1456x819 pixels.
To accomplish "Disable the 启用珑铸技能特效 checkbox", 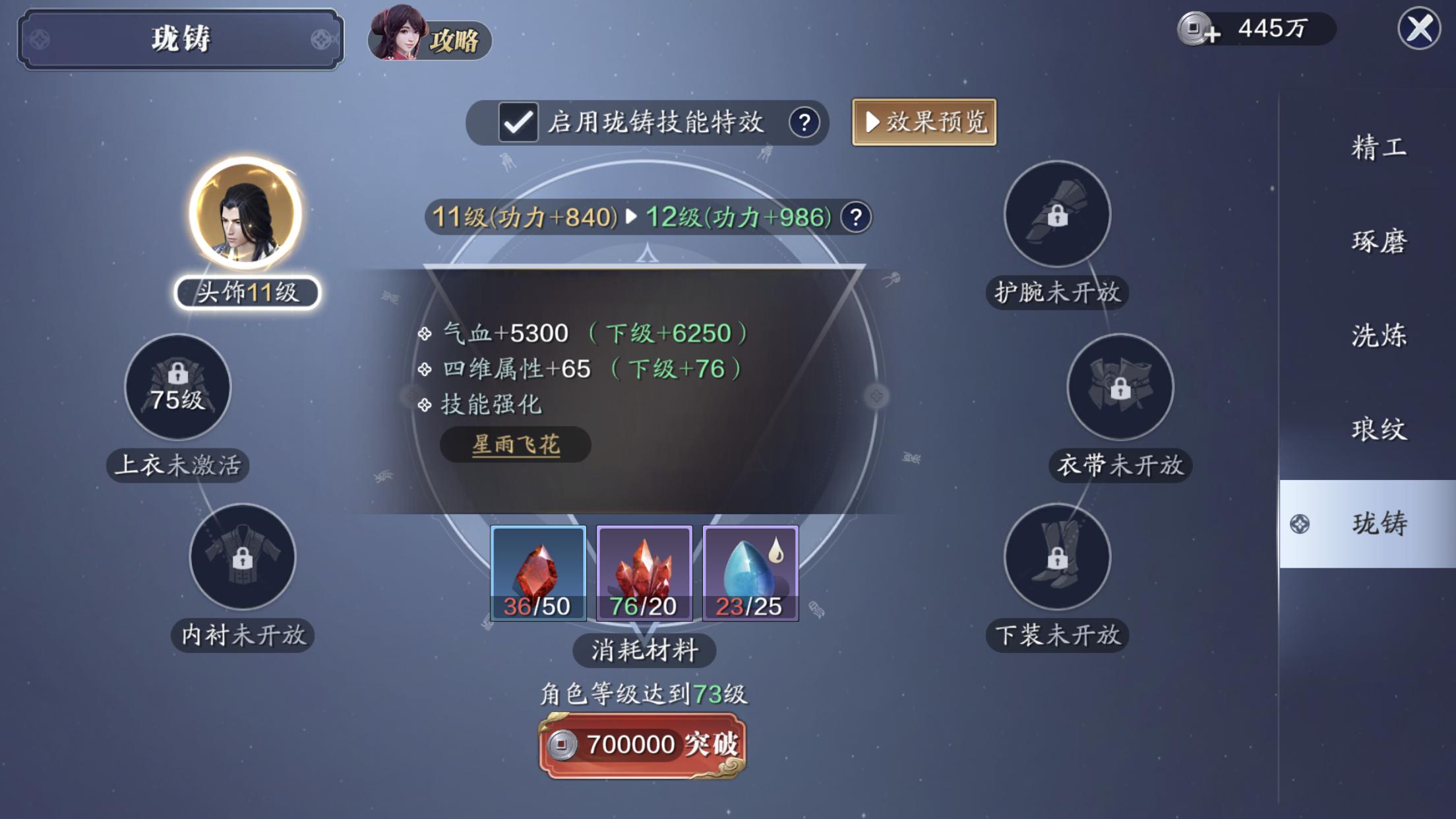I will 518,123.
